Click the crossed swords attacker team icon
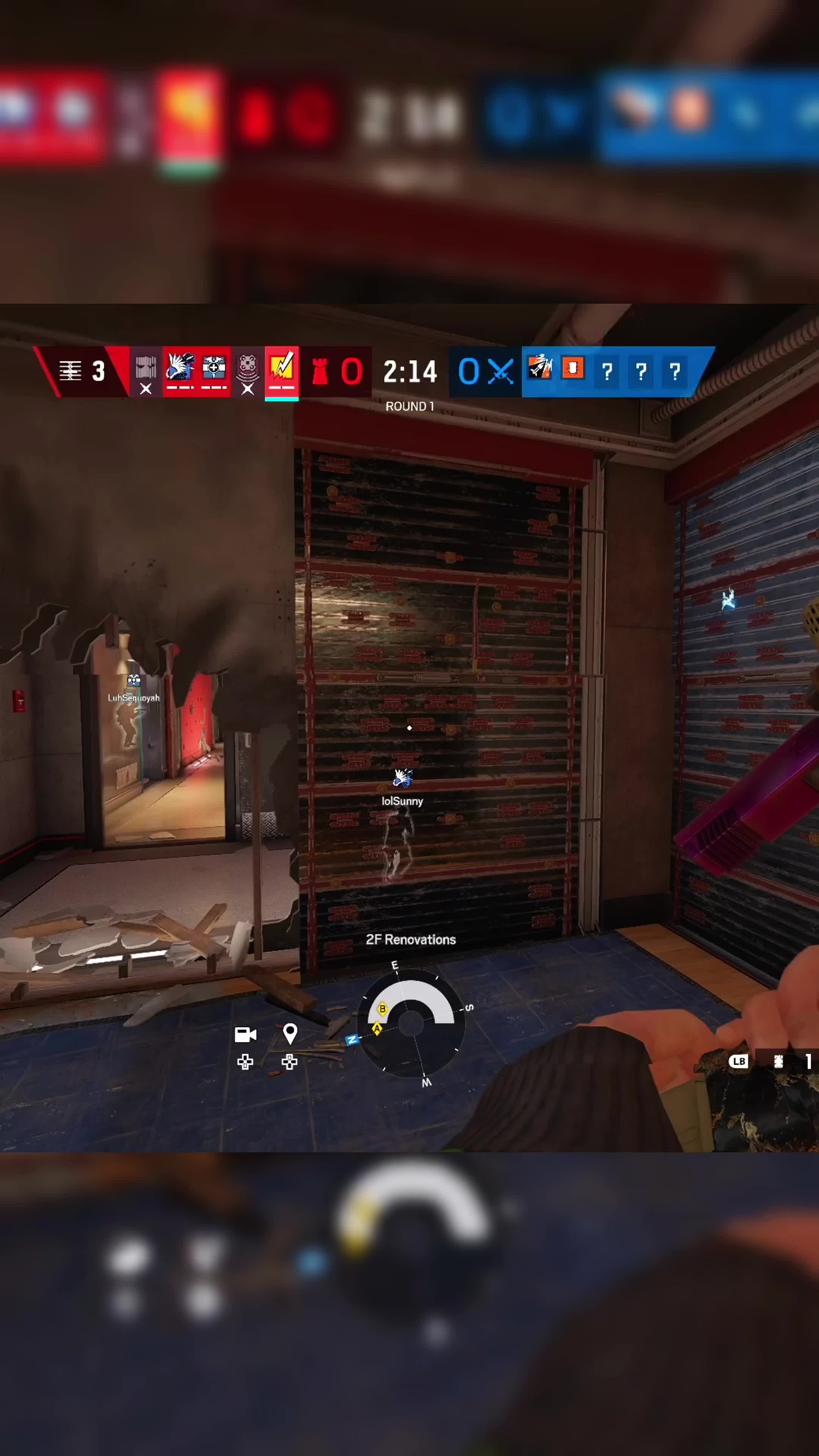The height and width of the screenshot is (1456, 819). [x=501, y=372]
